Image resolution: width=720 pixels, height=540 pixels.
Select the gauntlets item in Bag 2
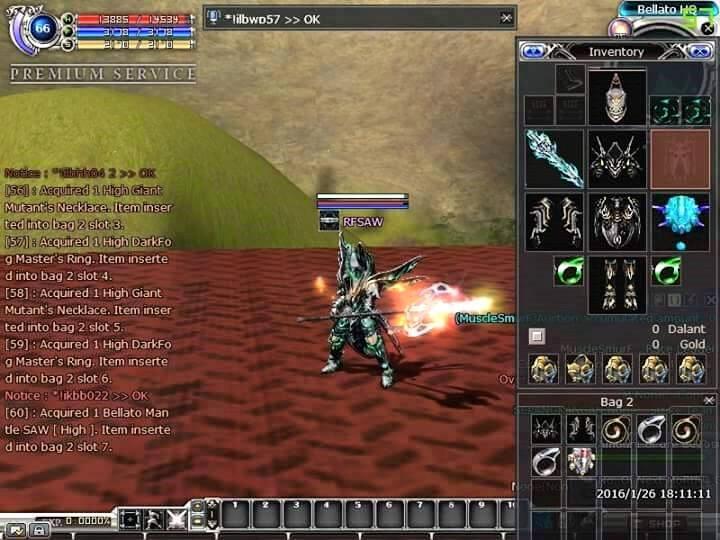580,429
